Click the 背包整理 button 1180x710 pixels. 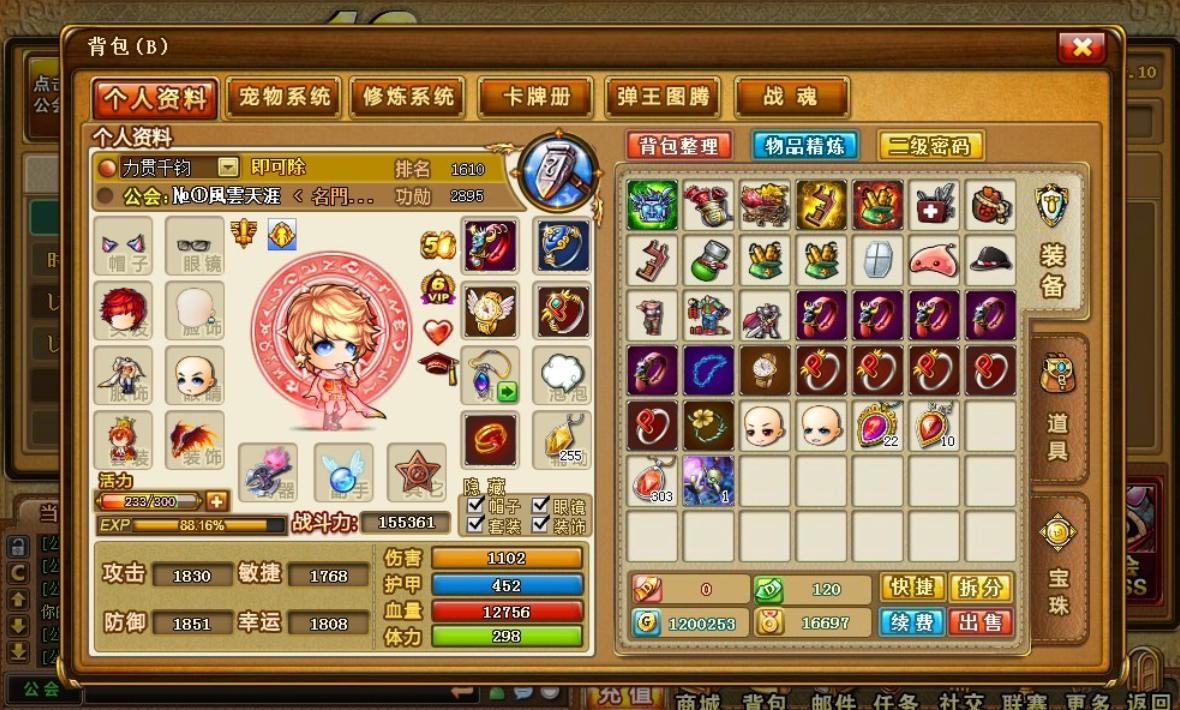tap(680, 146)
